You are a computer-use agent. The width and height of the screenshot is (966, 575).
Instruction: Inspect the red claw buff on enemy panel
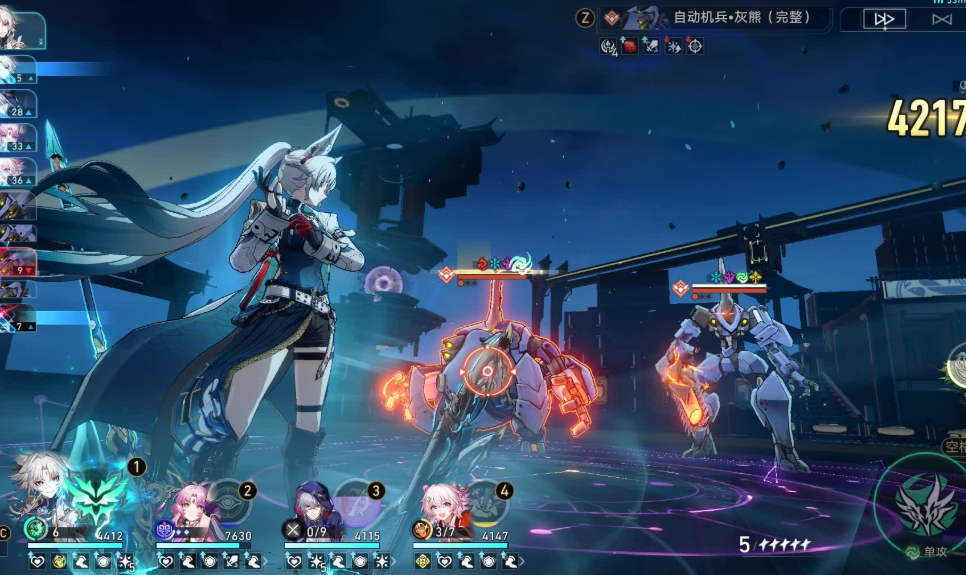tap(630, 46)
